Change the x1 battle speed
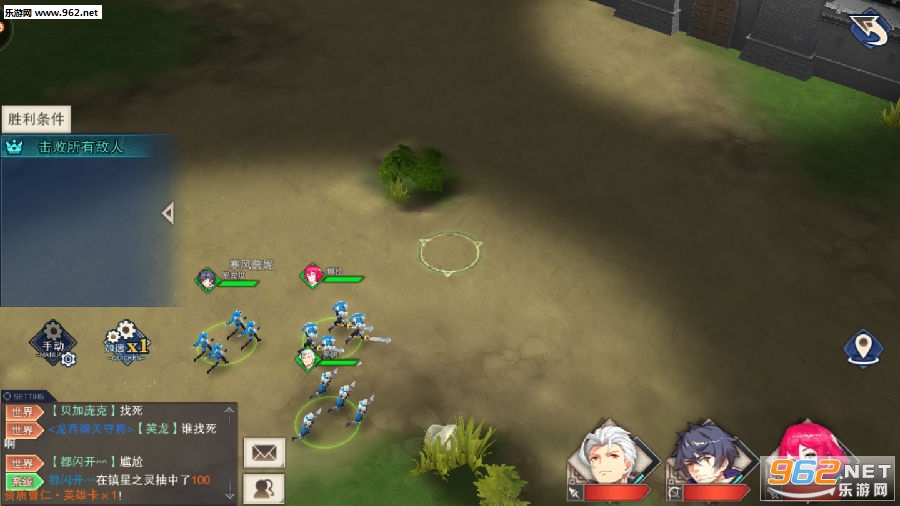Viewport: 900px width, 506px height. (127, 343)
